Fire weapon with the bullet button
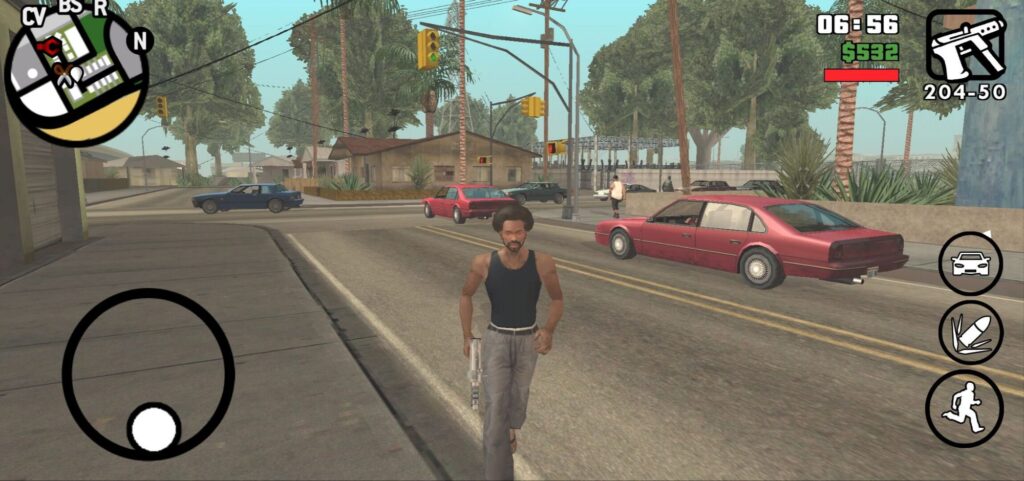Image resolution: width=1024 pixels, height=481 pixels. point(970,333)
